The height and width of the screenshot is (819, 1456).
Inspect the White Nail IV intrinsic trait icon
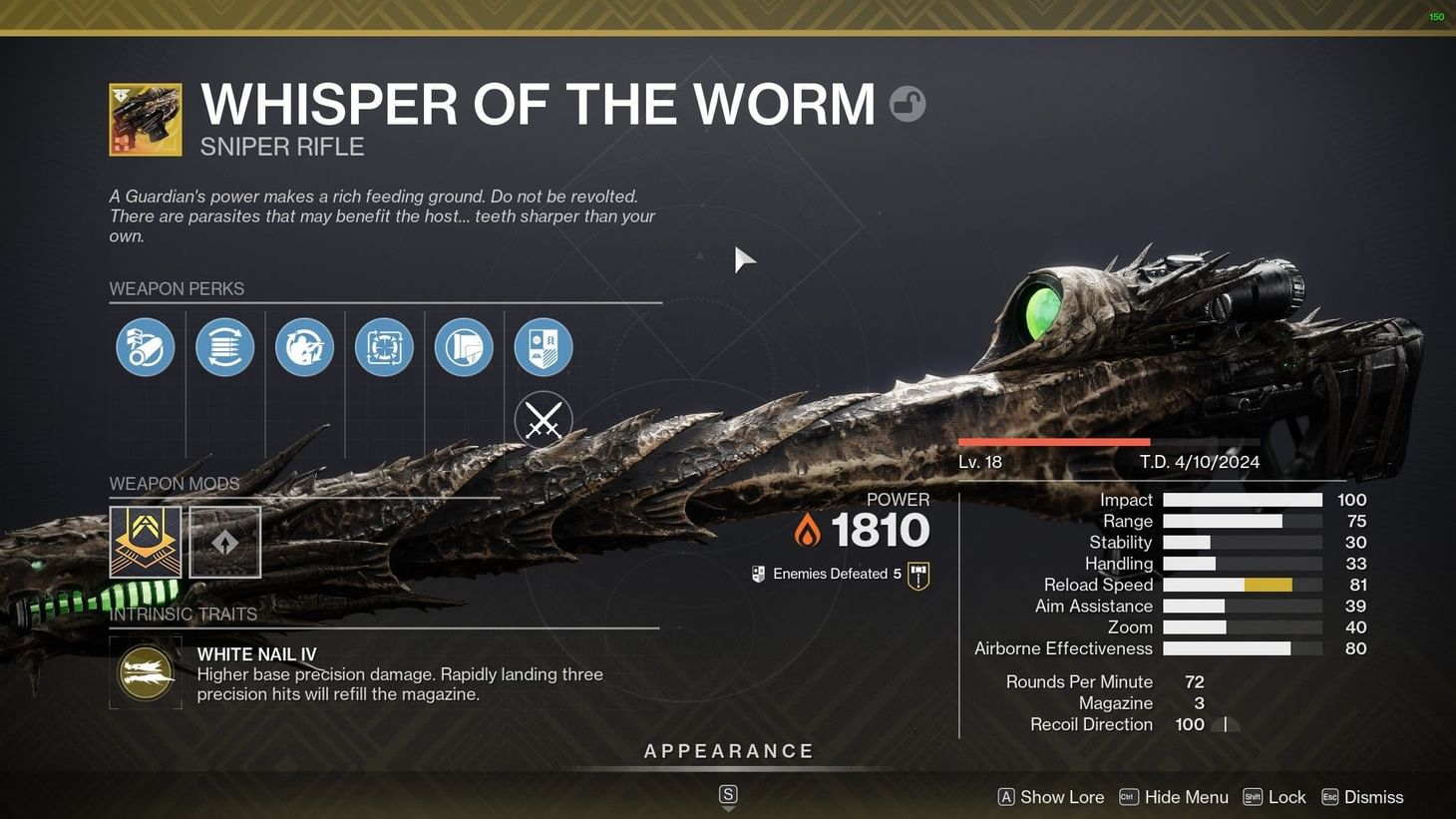146,672
